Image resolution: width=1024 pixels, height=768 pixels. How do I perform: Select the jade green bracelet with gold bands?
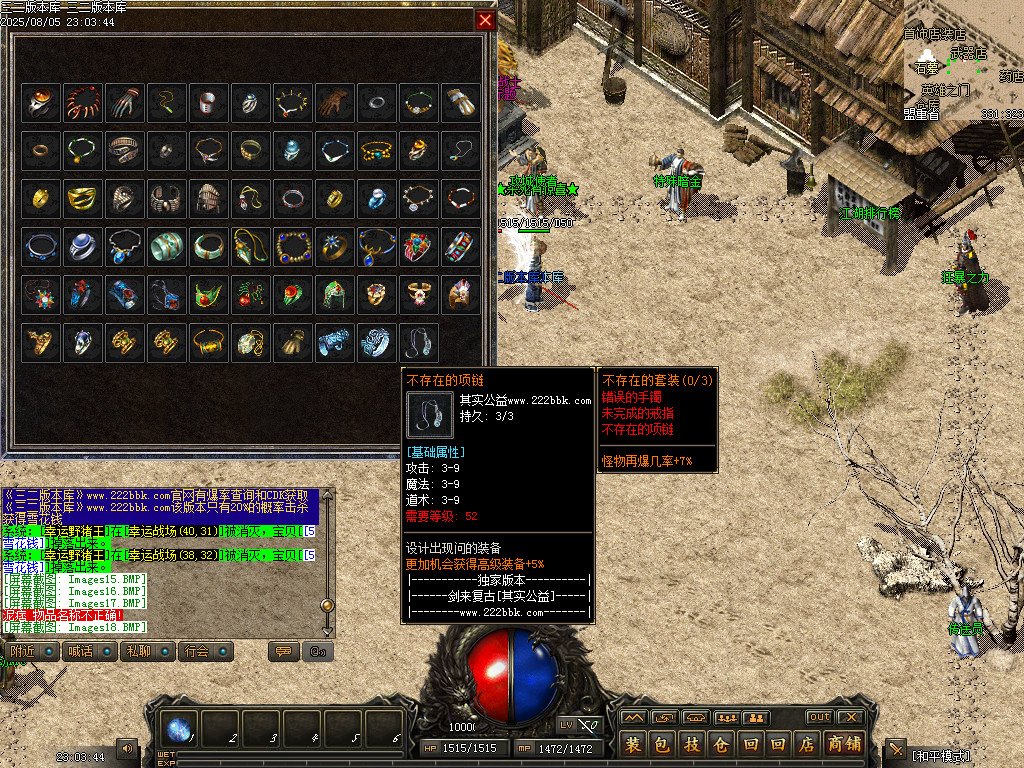tap(167, 246)
